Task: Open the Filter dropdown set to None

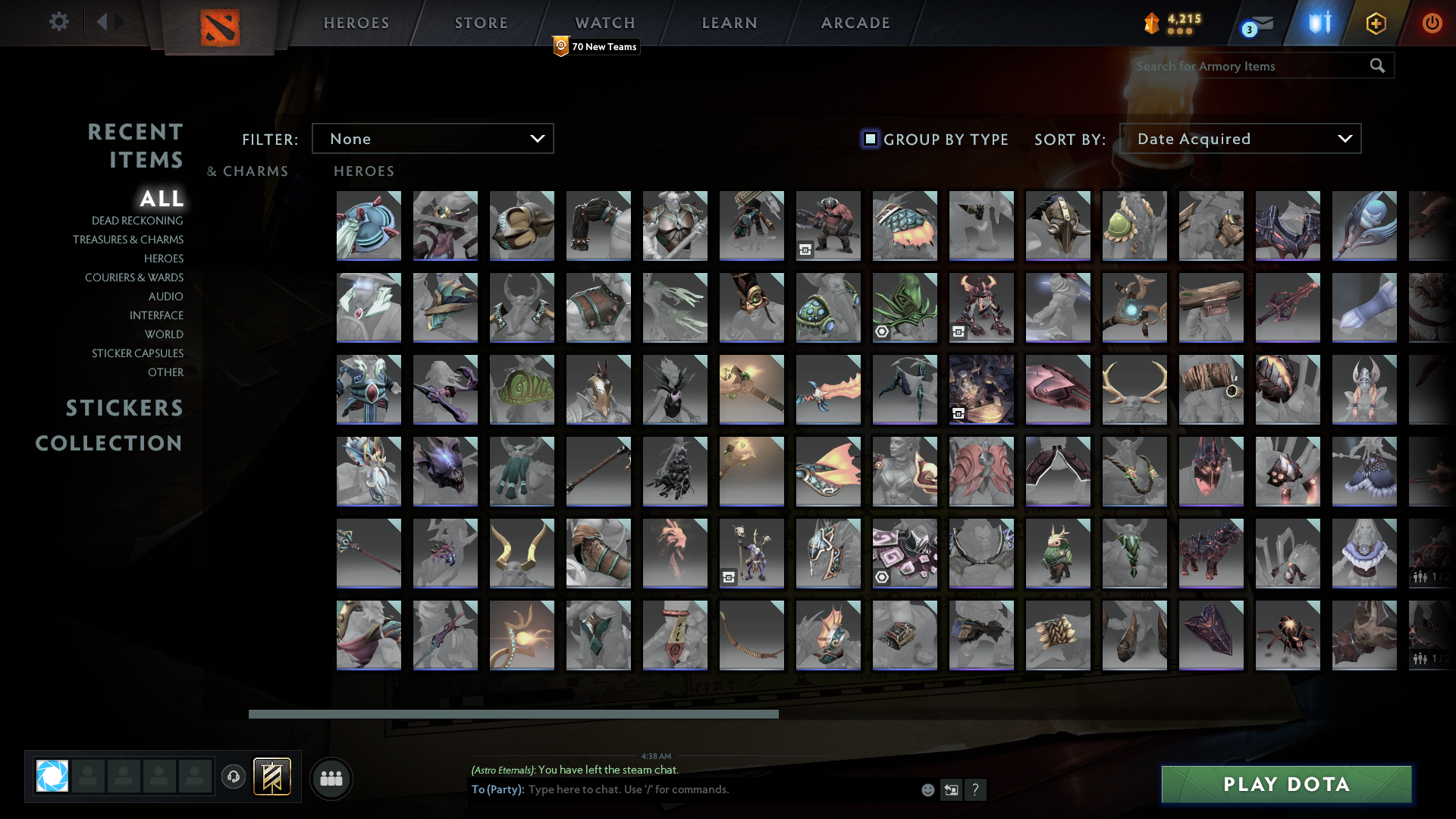Action: [x=432, y=138]
